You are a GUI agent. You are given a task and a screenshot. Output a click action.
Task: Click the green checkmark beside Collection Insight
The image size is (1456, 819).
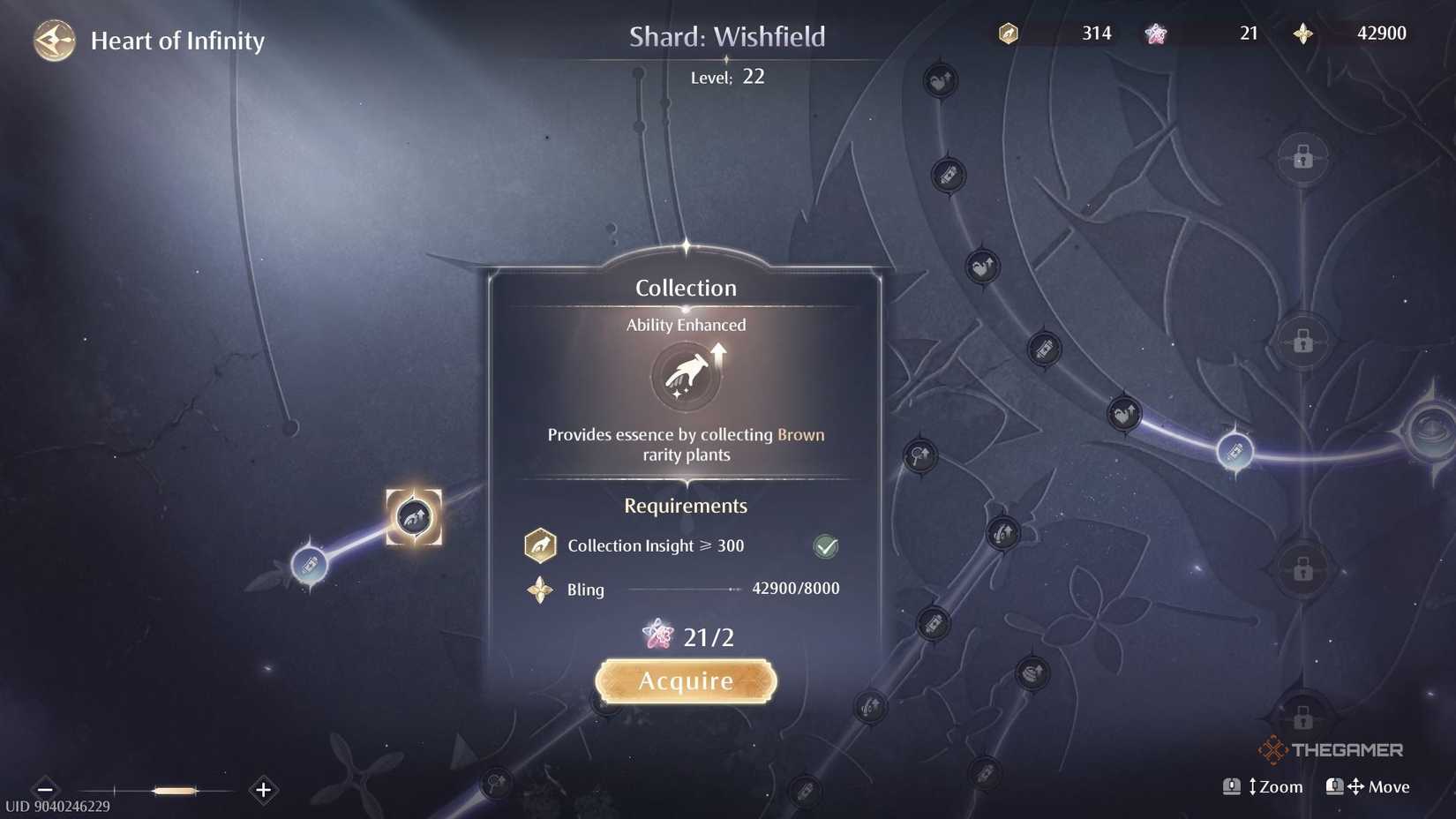(825, 545)
